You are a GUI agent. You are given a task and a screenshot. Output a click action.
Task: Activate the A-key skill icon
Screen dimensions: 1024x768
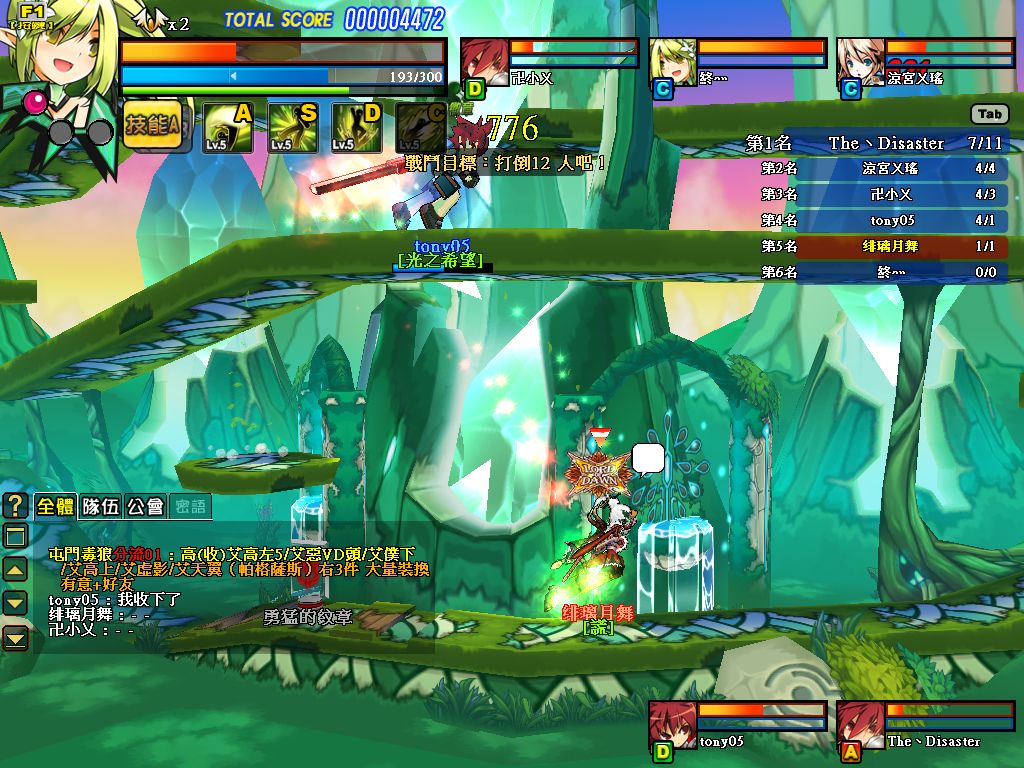click(x=228, y=128)
